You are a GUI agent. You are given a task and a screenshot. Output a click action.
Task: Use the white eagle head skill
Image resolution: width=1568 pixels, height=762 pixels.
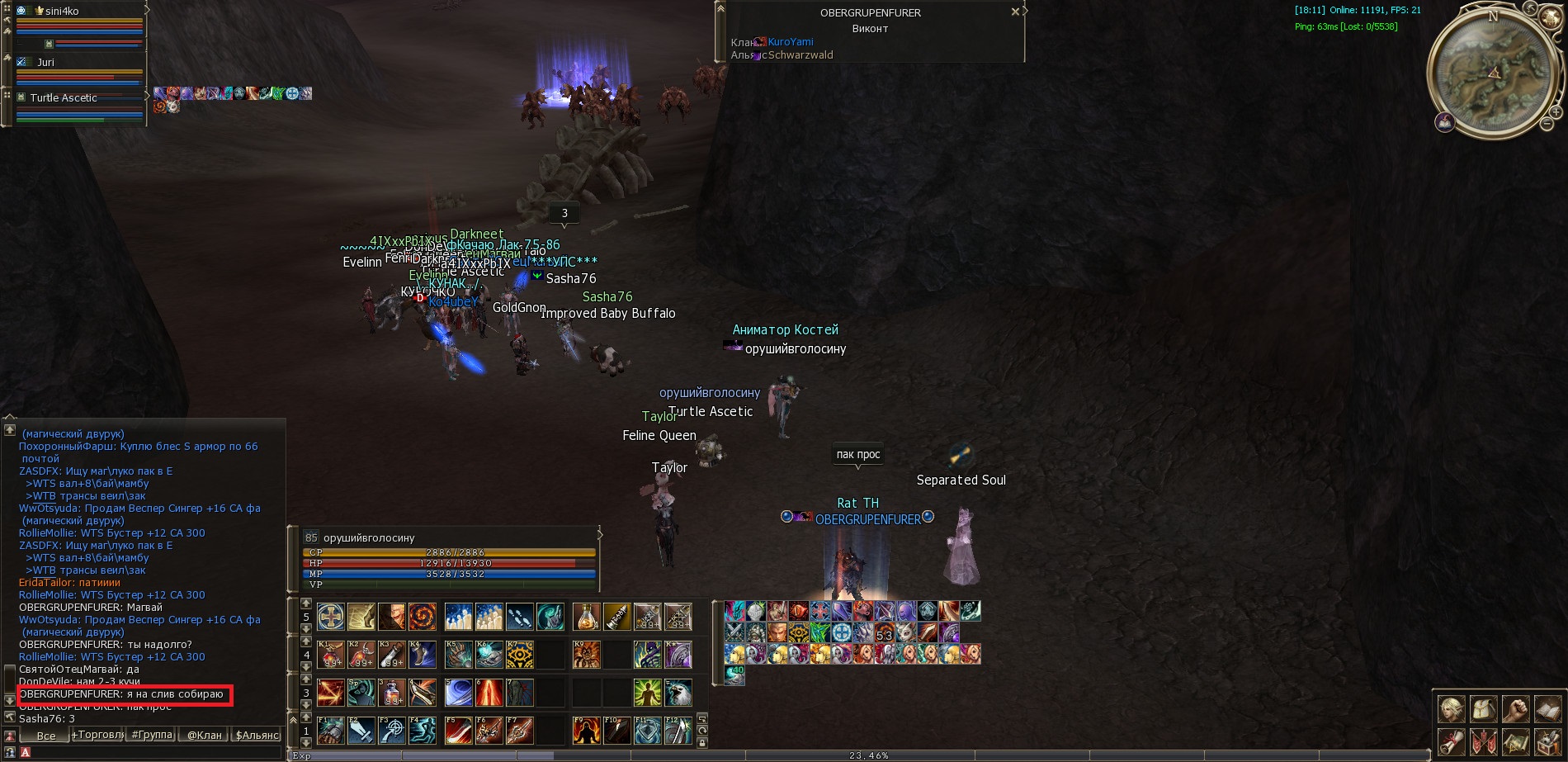coord(678,693)
